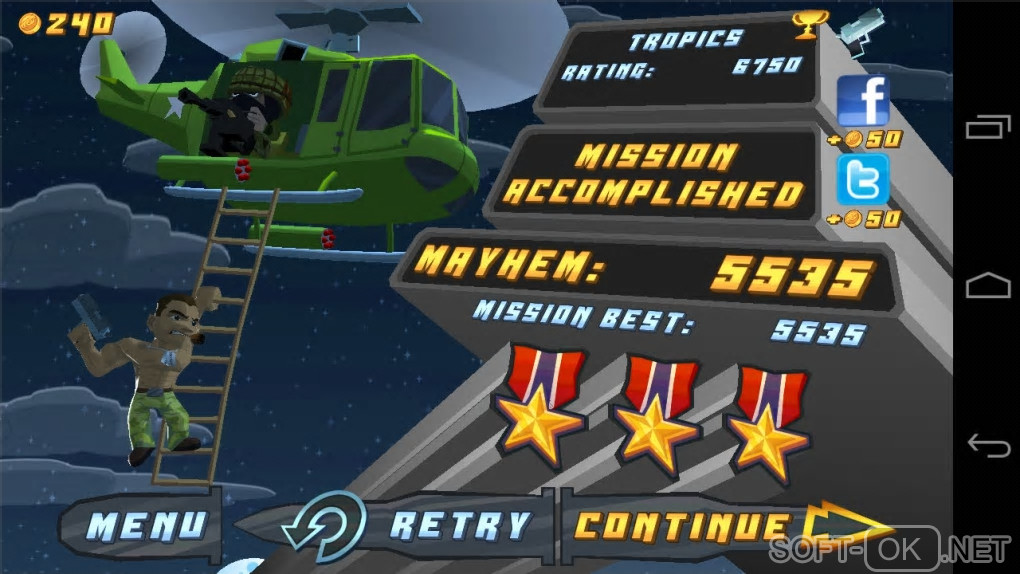Go to the Android home screen
Image resolution: width=1020 pixels, height=574 pixels.
click(x=986, y=286)
